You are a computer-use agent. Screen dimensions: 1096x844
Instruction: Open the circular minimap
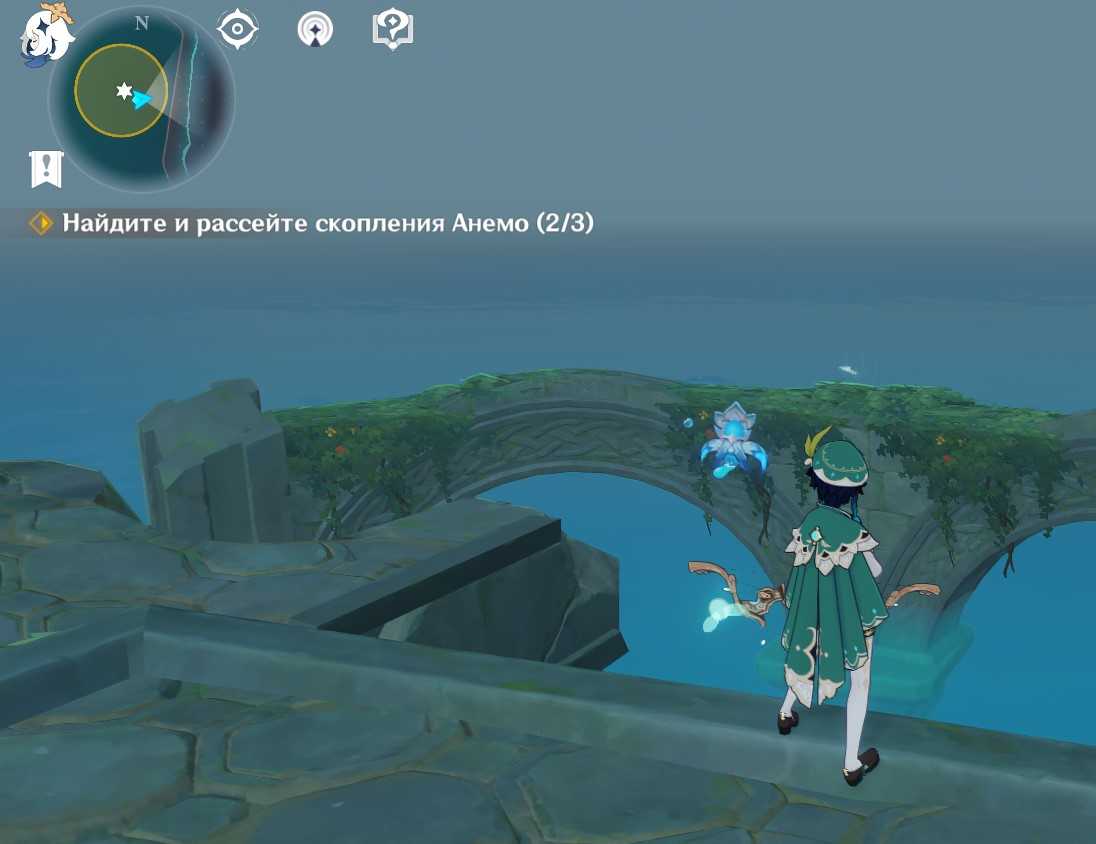click(142, 99)
